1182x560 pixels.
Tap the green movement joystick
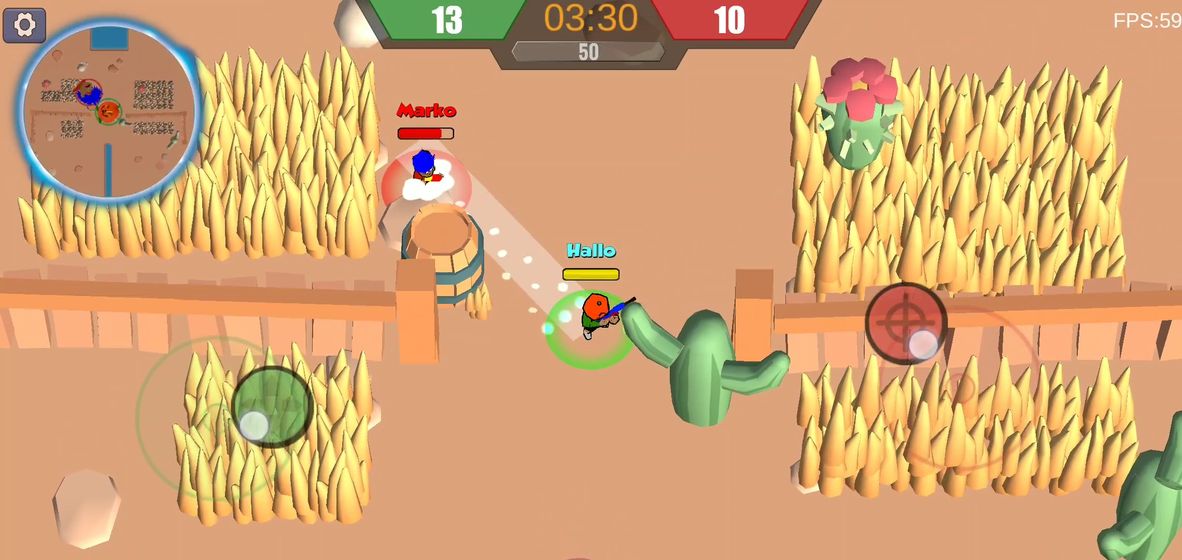(x=272, y=407)
